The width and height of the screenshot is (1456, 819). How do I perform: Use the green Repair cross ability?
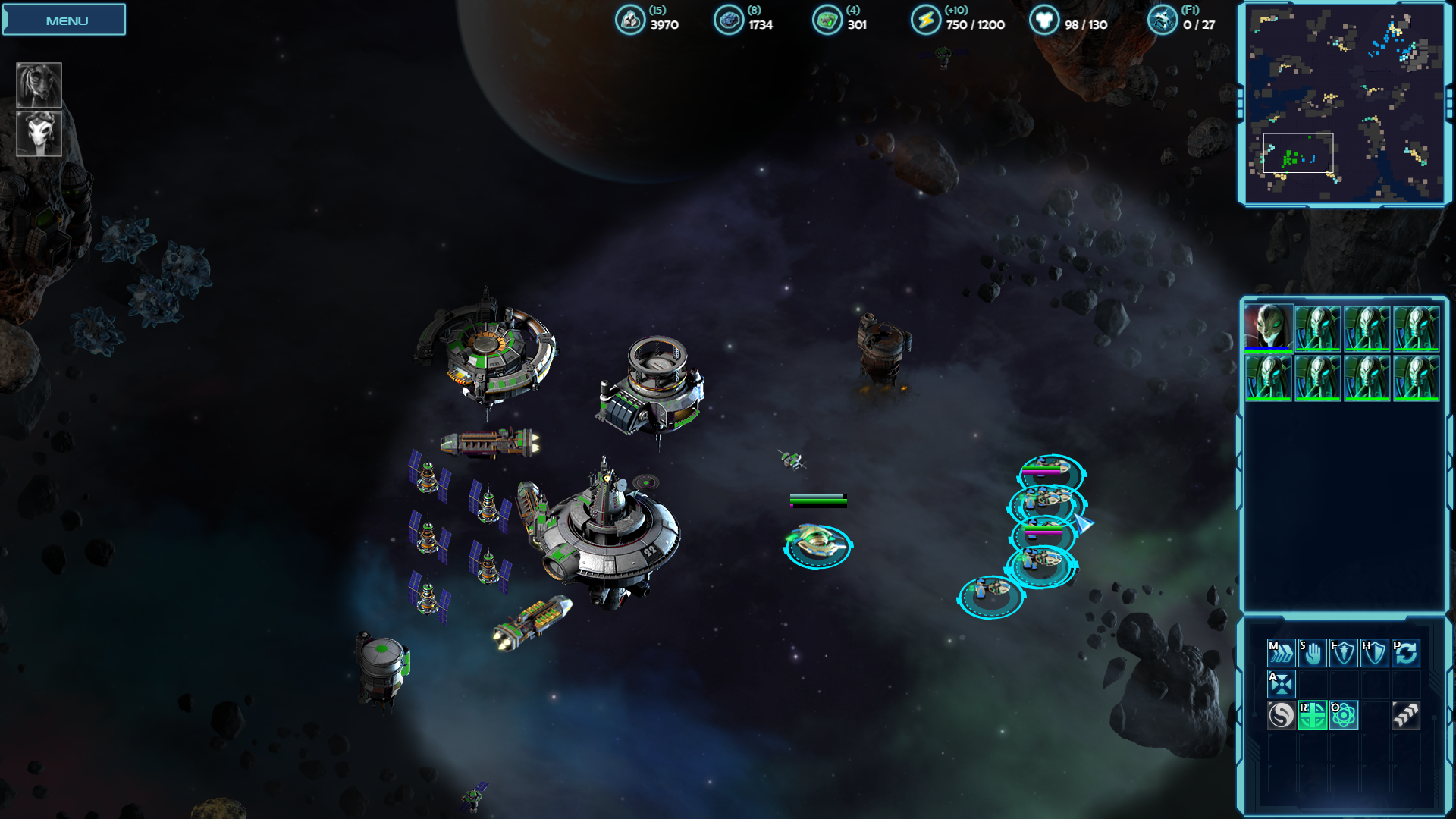pyautogui.click(x=1312, y=715)
